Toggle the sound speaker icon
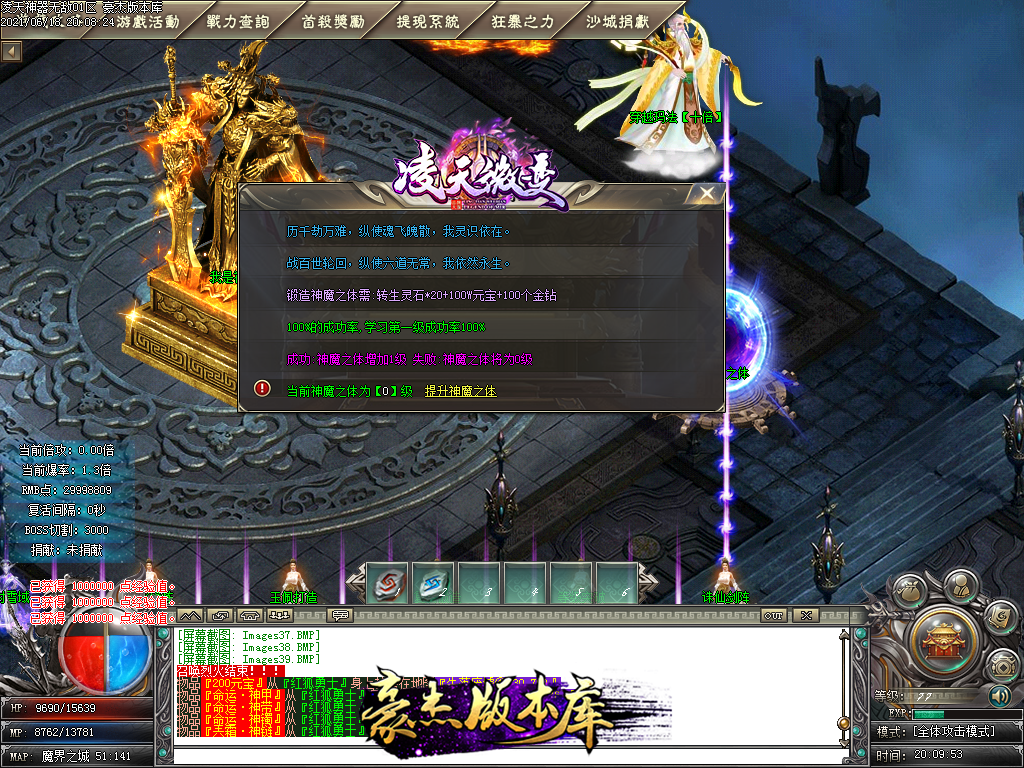 click(999, 695)
